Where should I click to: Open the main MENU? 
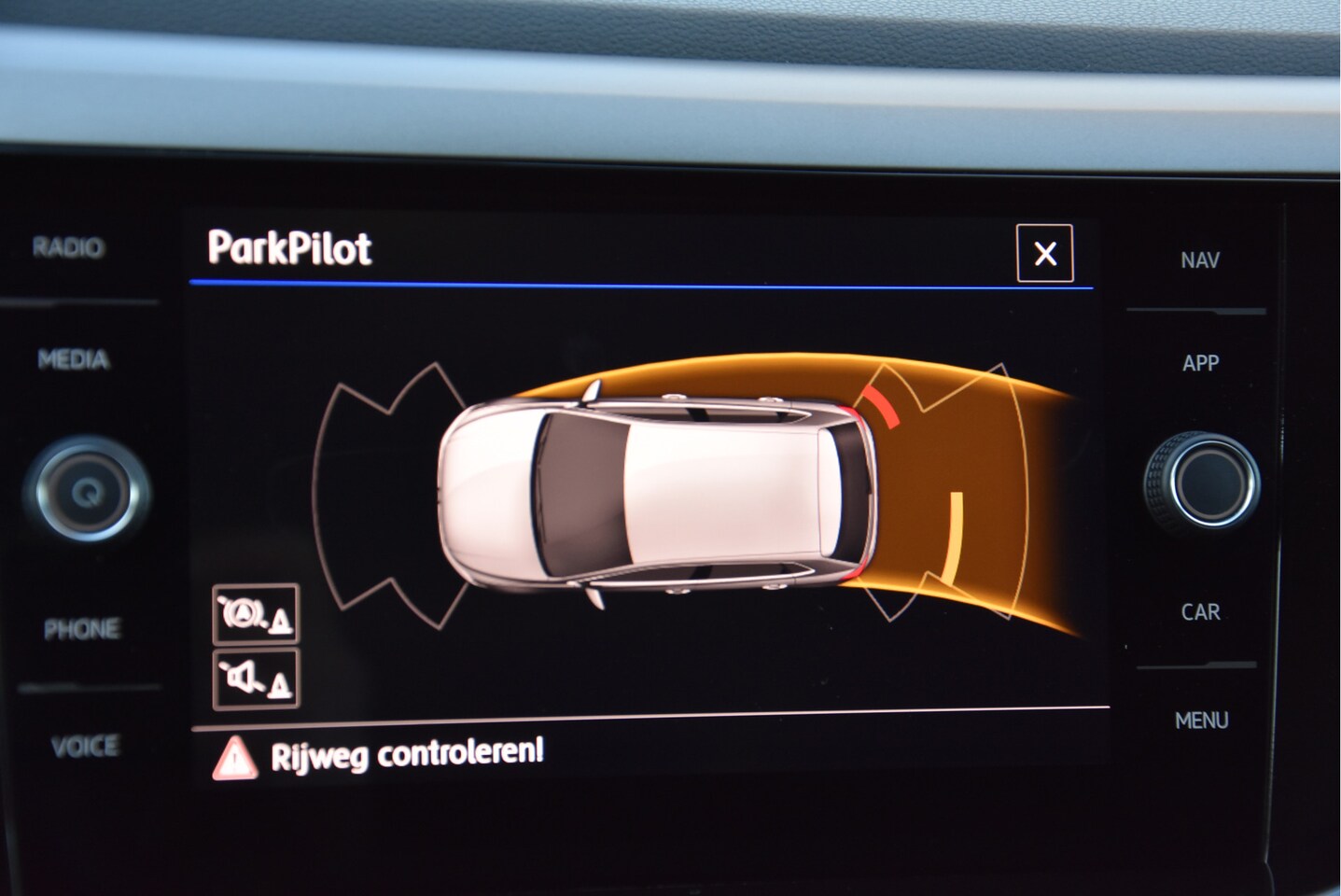pyautogui.click(x=1201, y=721)
